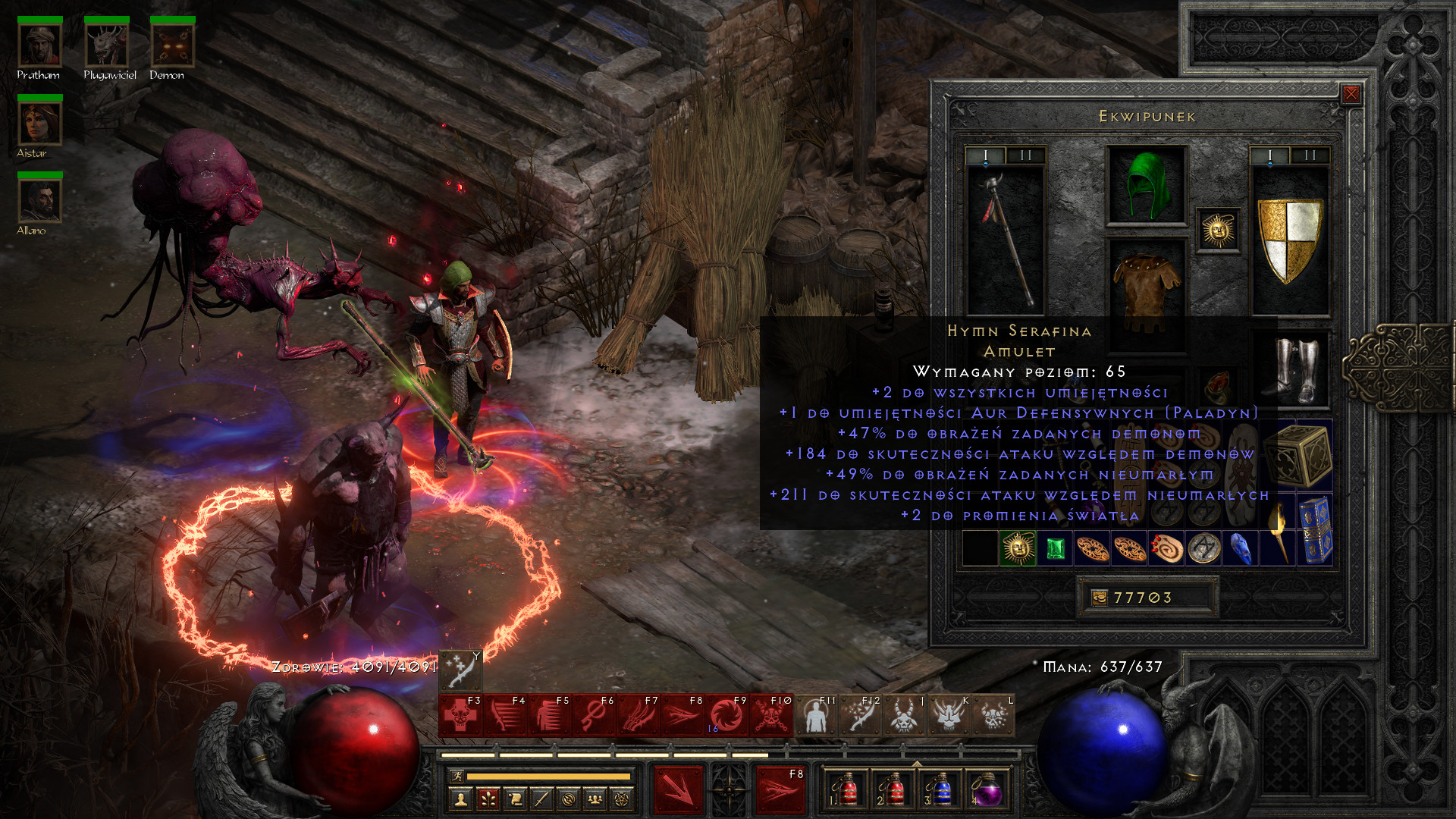Pick up the blue tome in inventory

(1316, 529)
